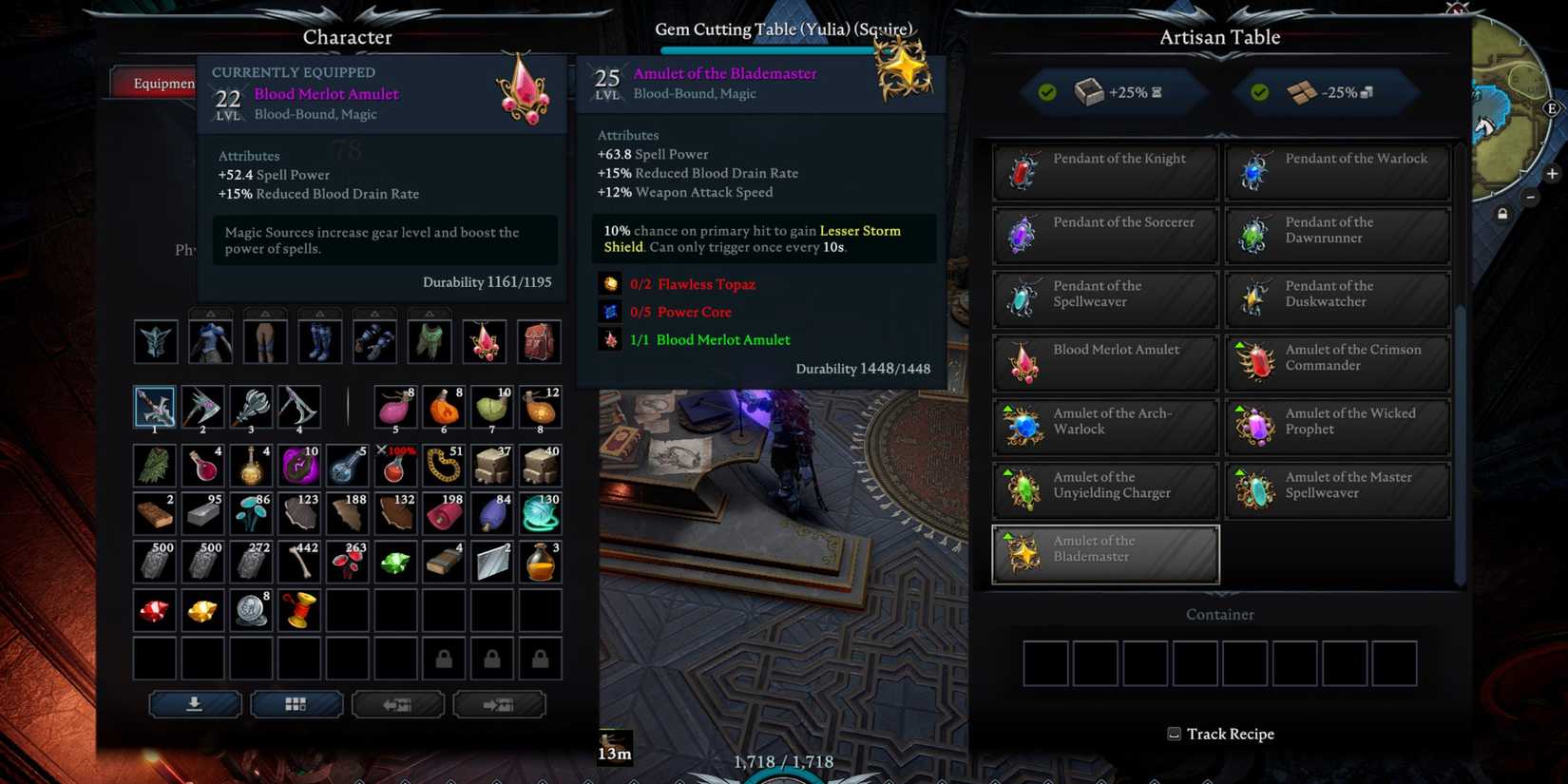Click the Power Core ingredient icon
This screenshot has width=1568, height=784.
611,312
